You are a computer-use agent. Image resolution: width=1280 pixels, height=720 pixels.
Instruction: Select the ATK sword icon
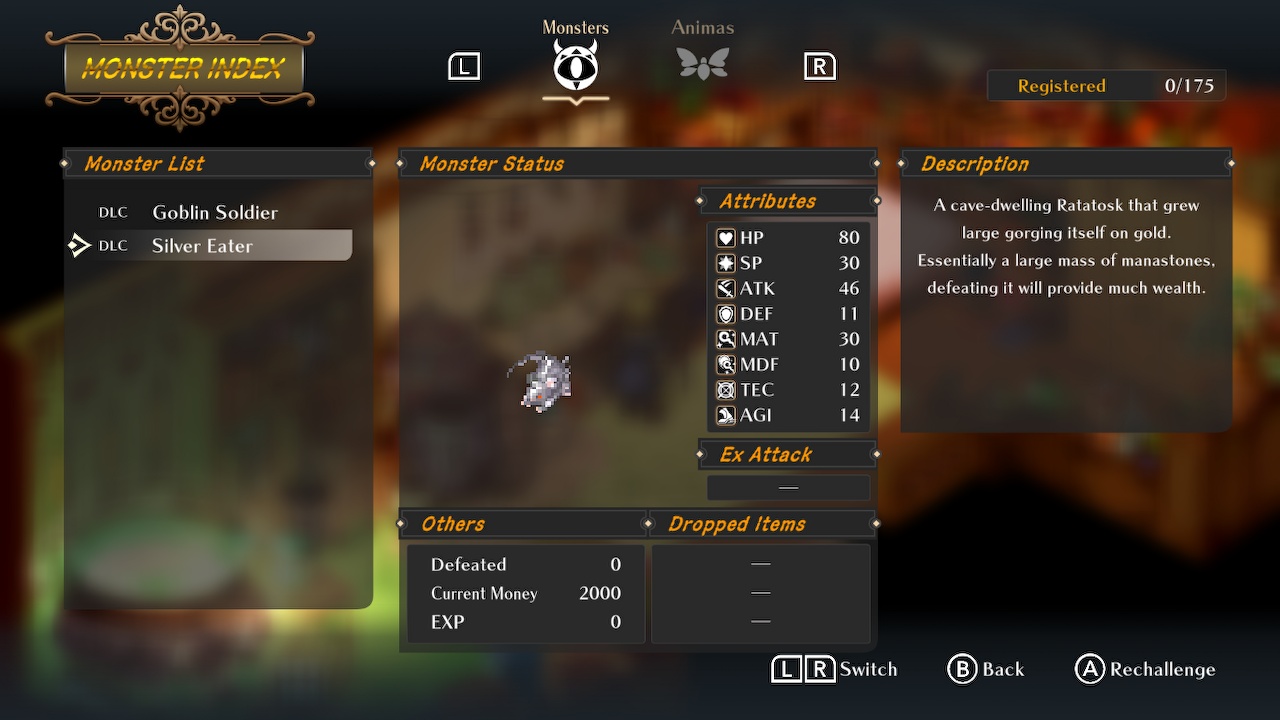724,288
